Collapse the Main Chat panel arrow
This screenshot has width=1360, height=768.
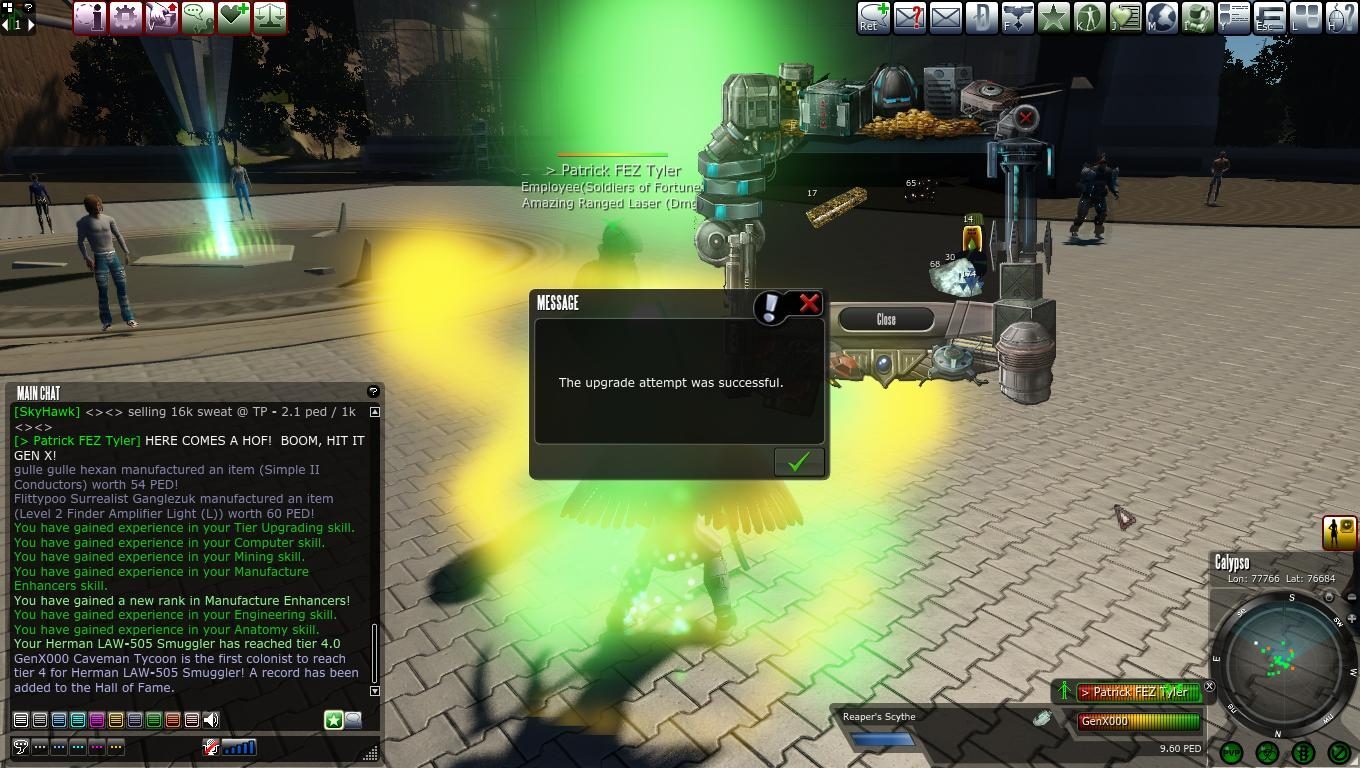[374, 411]
